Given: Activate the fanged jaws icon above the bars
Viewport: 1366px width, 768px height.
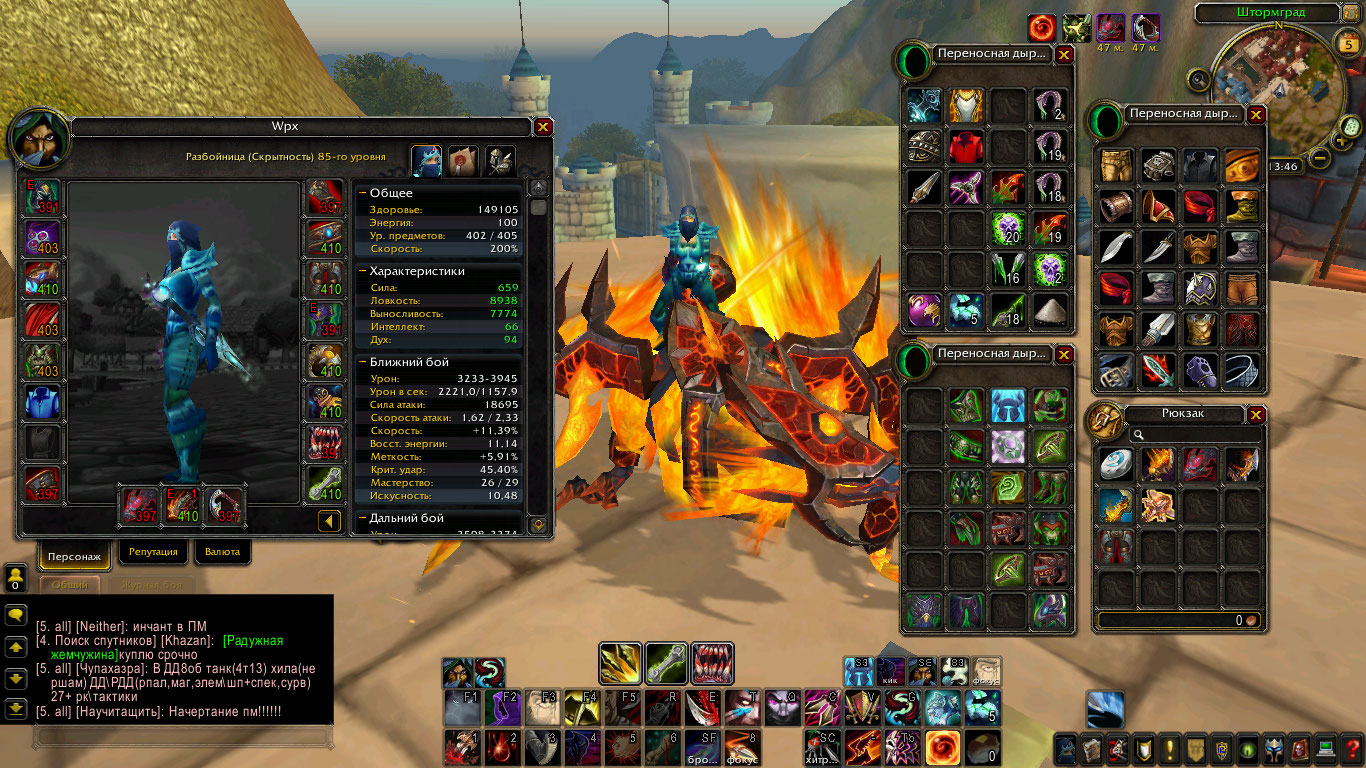Looking at the screenshot, I should point(712,663).
